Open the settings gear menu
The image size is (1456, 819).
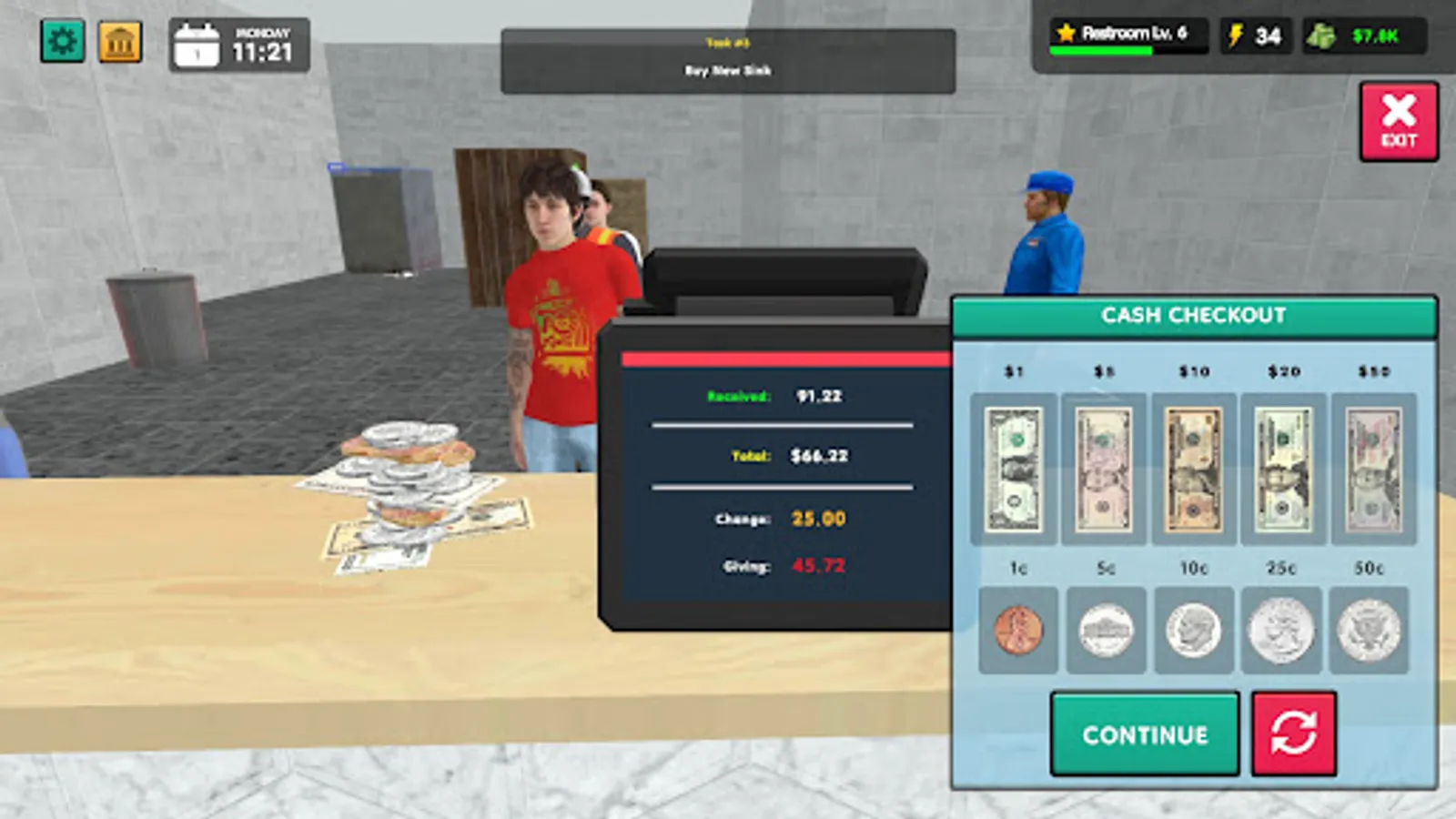(x=63, y=39)
